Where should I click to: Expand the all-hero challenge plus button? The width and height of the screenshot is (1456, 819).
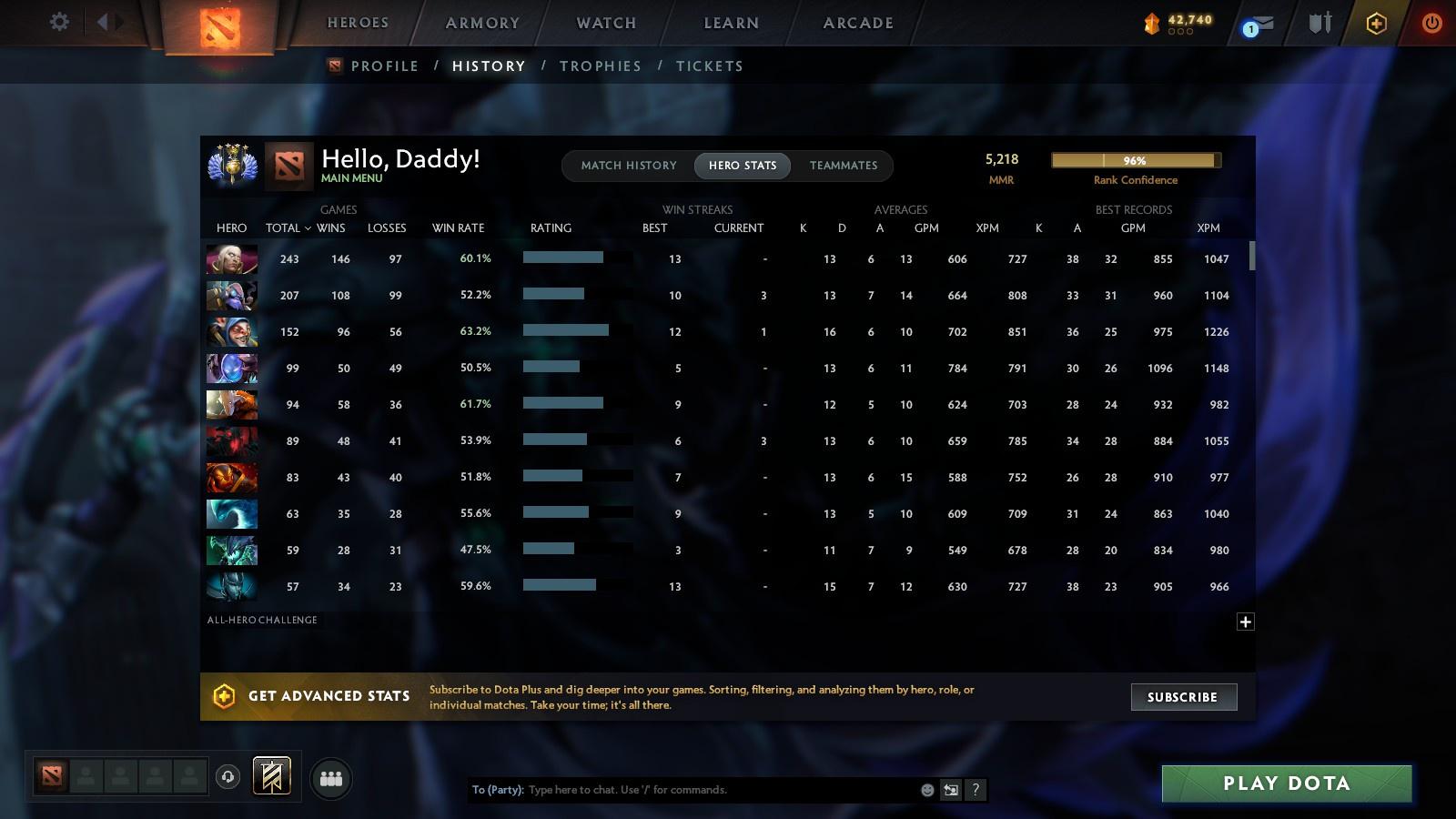point(1244,621)
